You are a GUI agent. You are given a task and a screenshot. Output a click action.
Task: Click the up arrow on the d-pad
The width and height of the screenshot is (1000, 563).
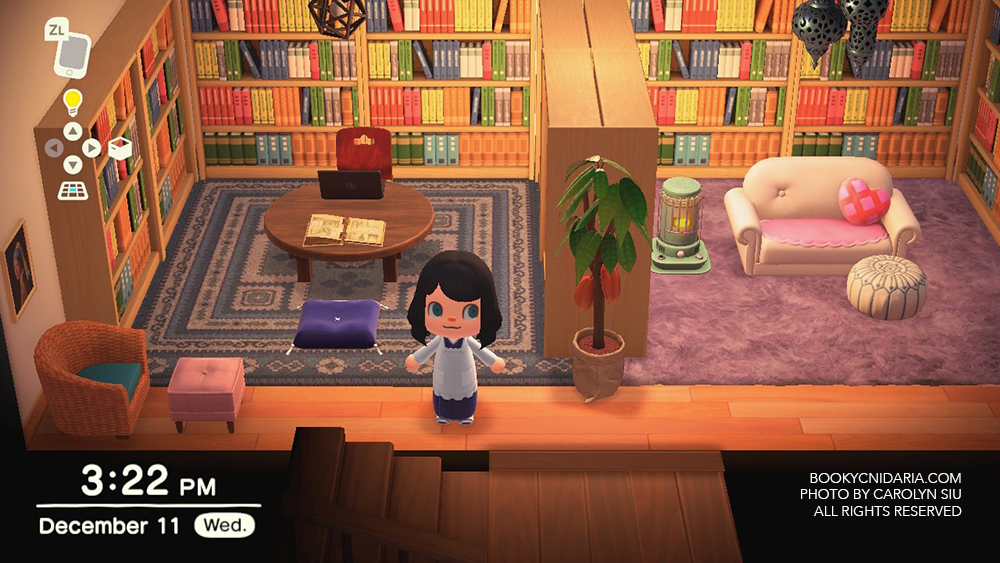tap(72, 131)
